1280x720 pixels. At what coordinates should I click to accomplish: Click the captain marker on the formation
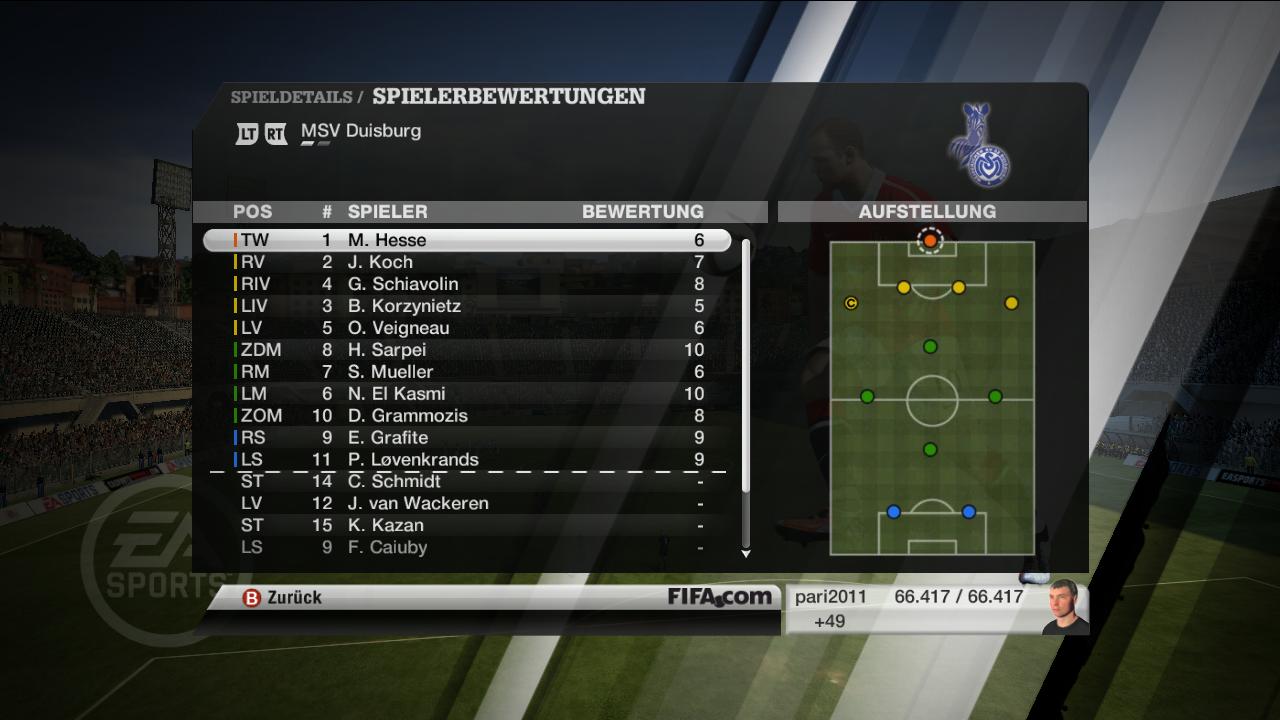[851, 303]
